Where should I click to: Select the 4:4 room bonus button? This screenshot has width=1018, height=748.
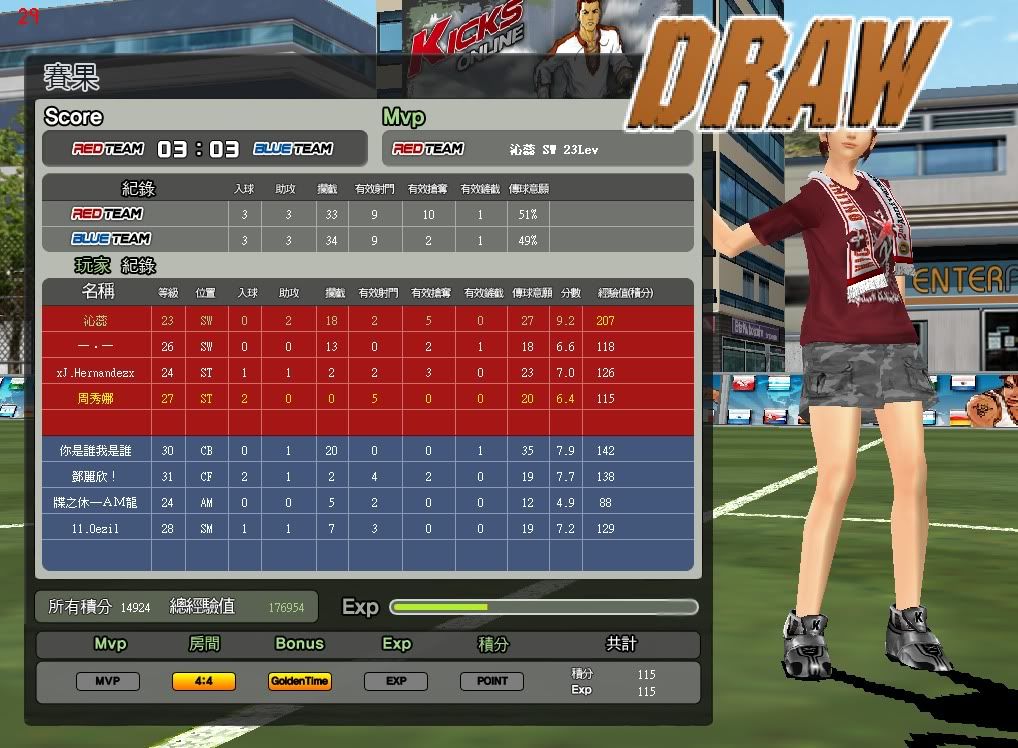204,681
